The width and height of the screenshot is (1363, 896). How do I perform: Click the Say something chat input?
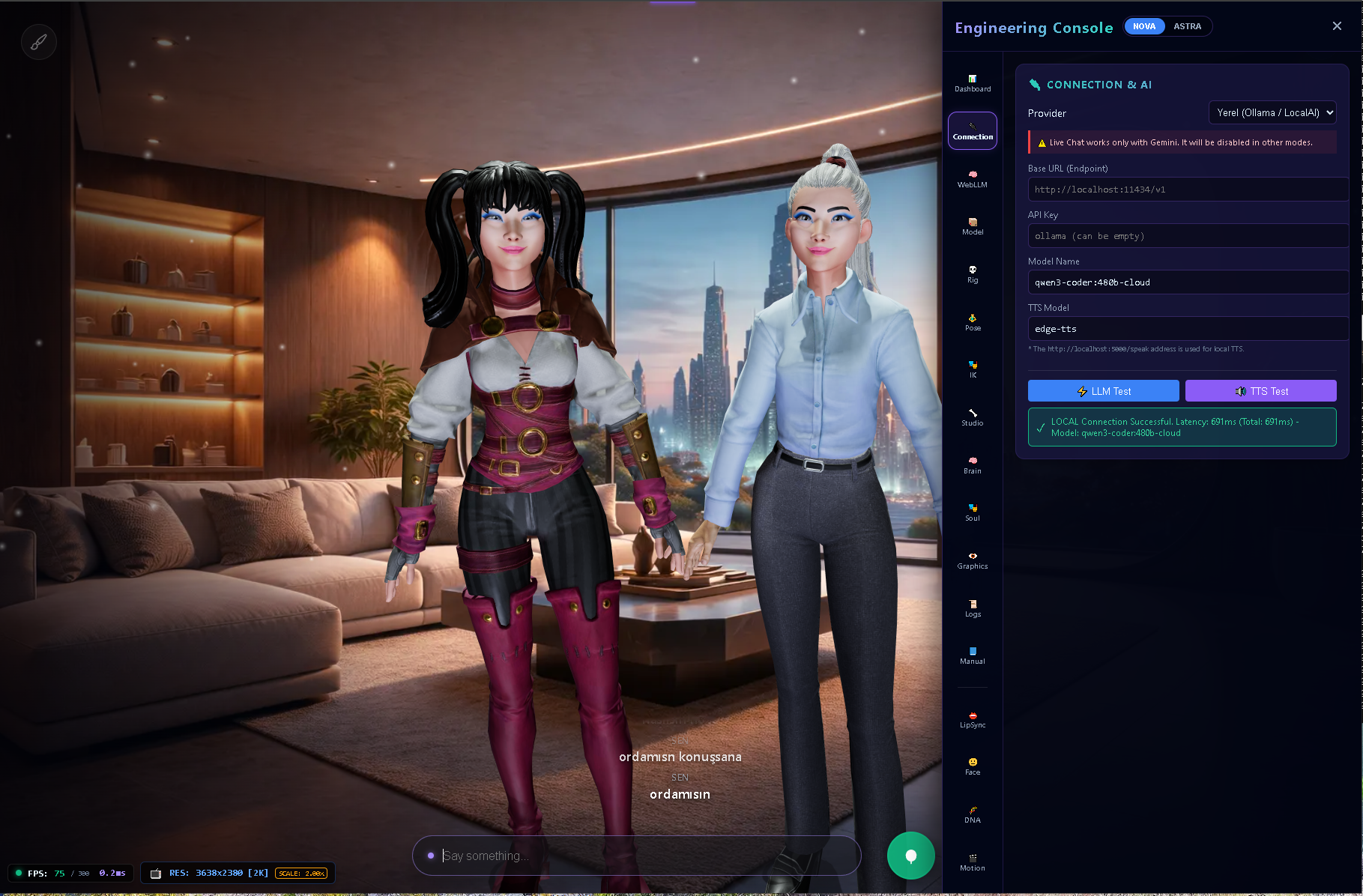[x=636, y=856]
